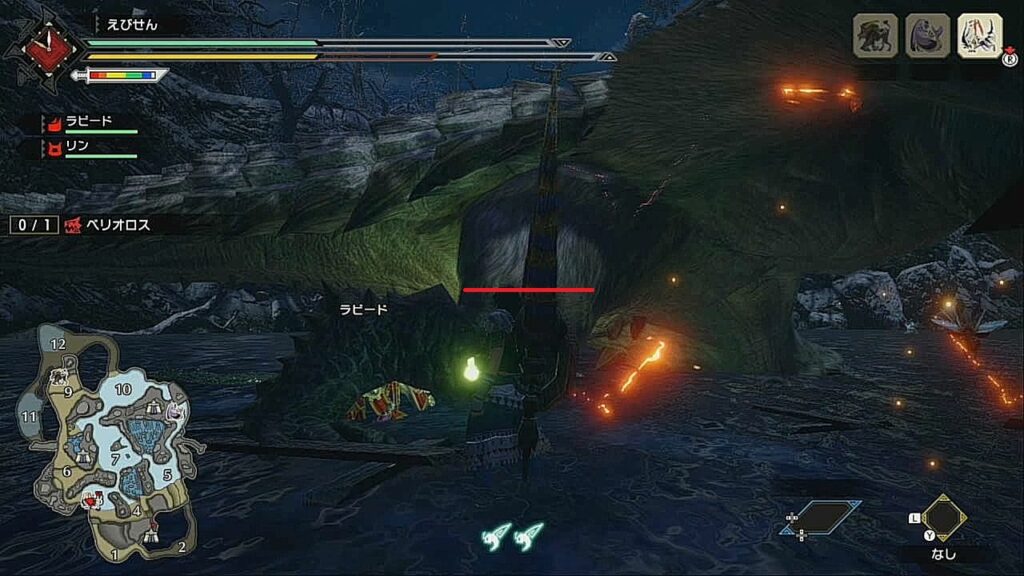Viewport: 1024px width, 576px height.
Task: Click area 10 on the minimap
Action: pyautogui.click(x=124, y=389)
